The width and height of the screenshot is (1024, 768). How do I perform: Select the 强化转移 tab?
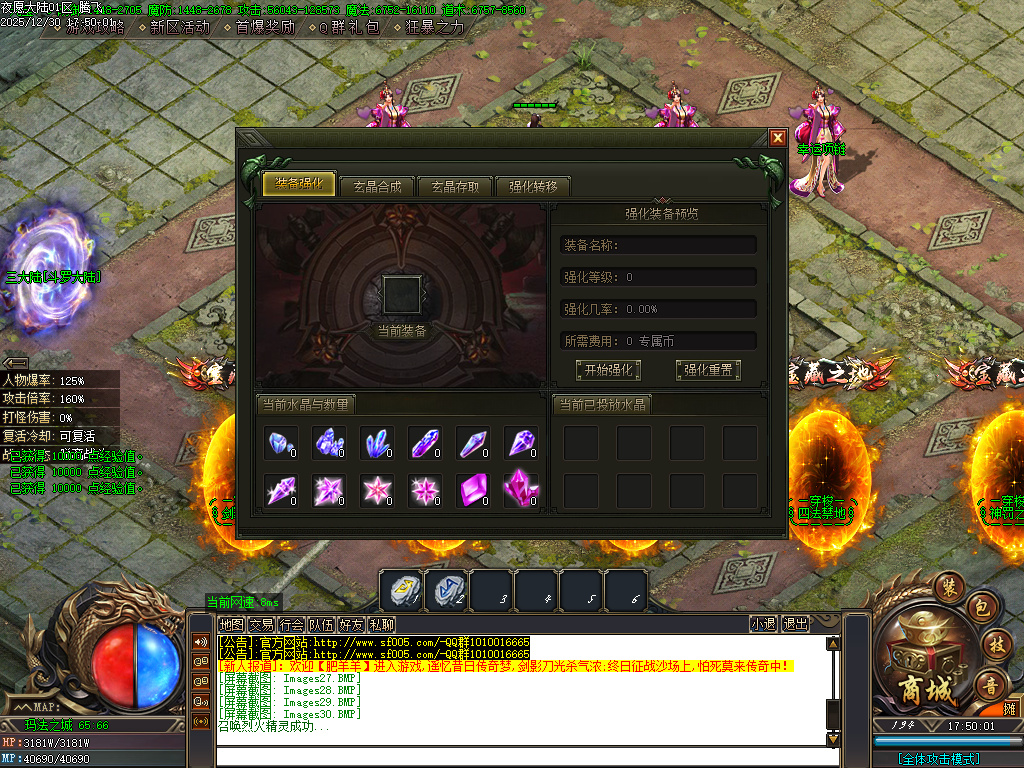click(533, 186)
